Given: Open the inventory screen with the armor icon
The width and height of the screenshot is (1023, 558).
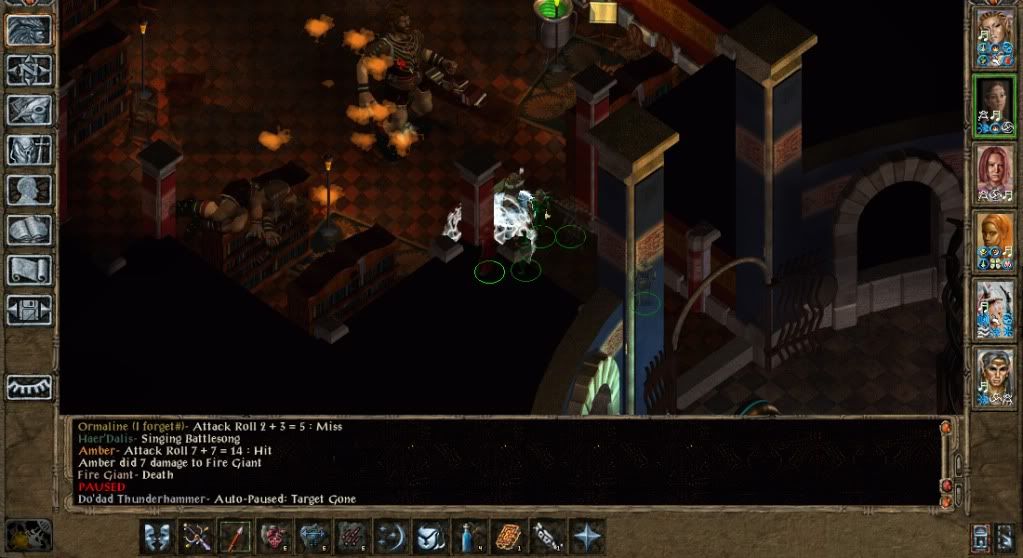Looking at the screenshot, I should point(28,149).
